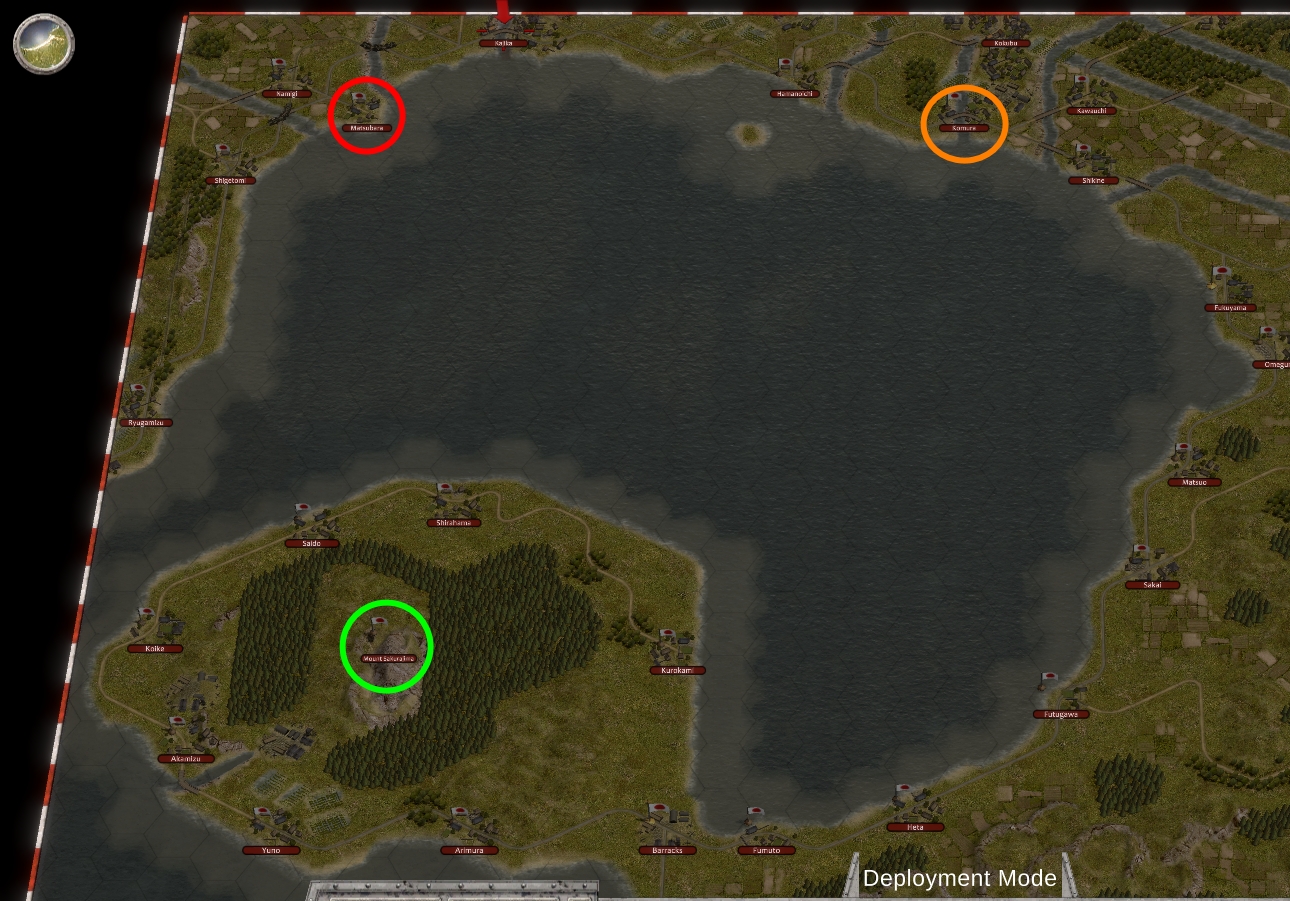This screenshot has width=1290, height=901.
Task: Click the flag icon beside Fumuto
Action: click(756, 811)
